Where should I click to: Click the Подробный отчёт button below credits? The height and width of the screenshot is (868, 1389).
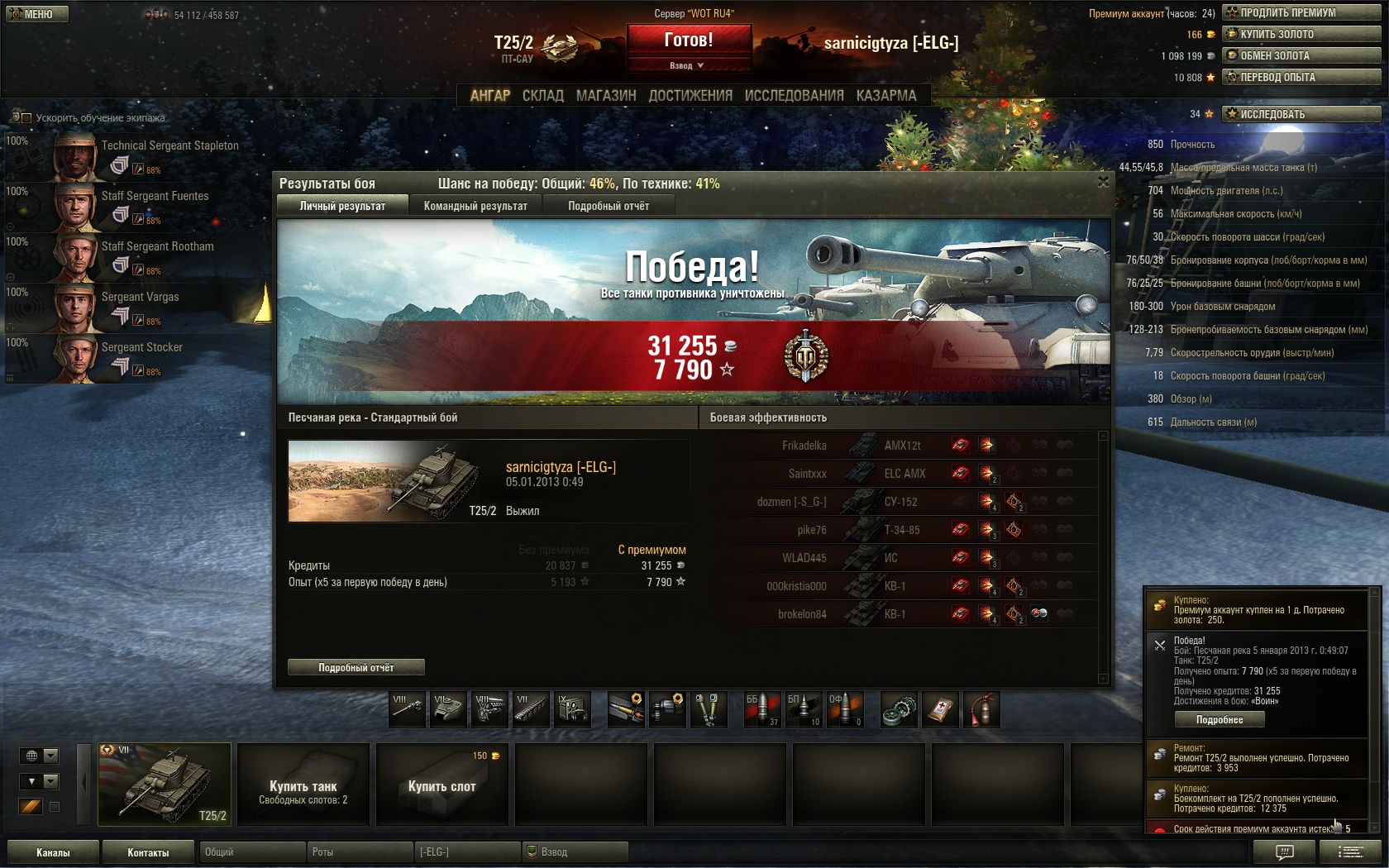356,667
